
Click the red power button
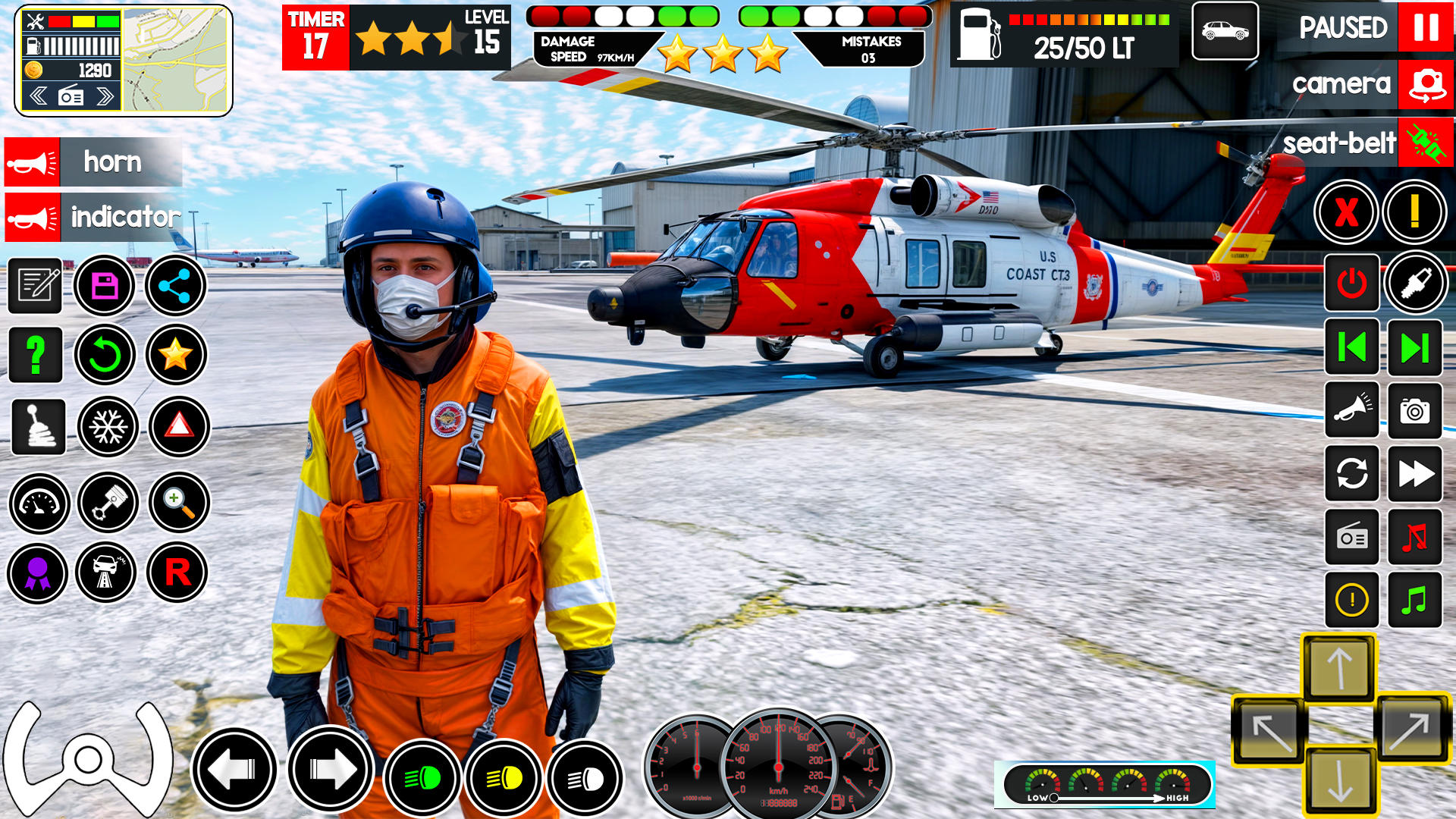pyautogui.click(x=1351, y=284)
